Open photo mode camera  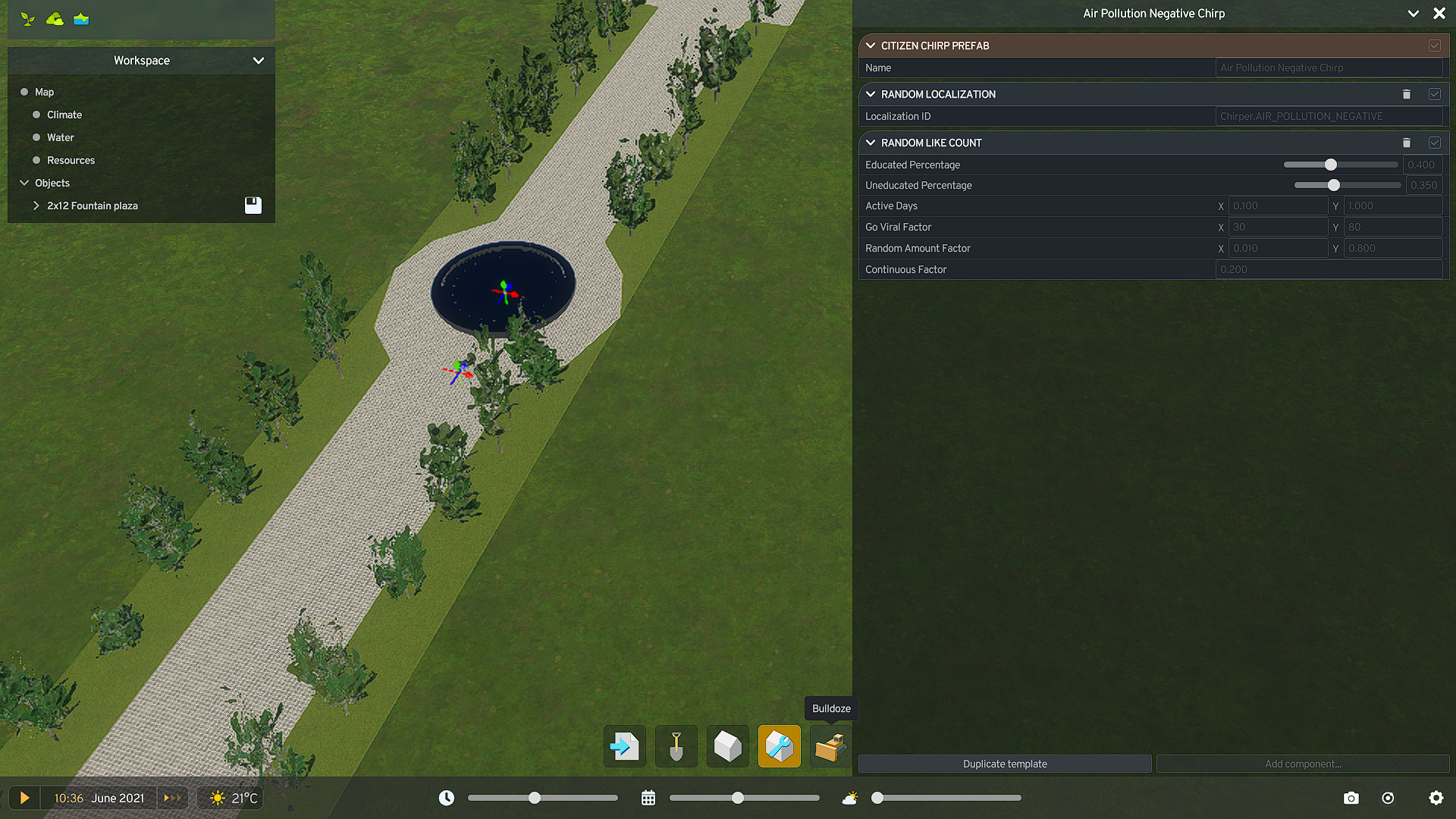click(1351, 798)
